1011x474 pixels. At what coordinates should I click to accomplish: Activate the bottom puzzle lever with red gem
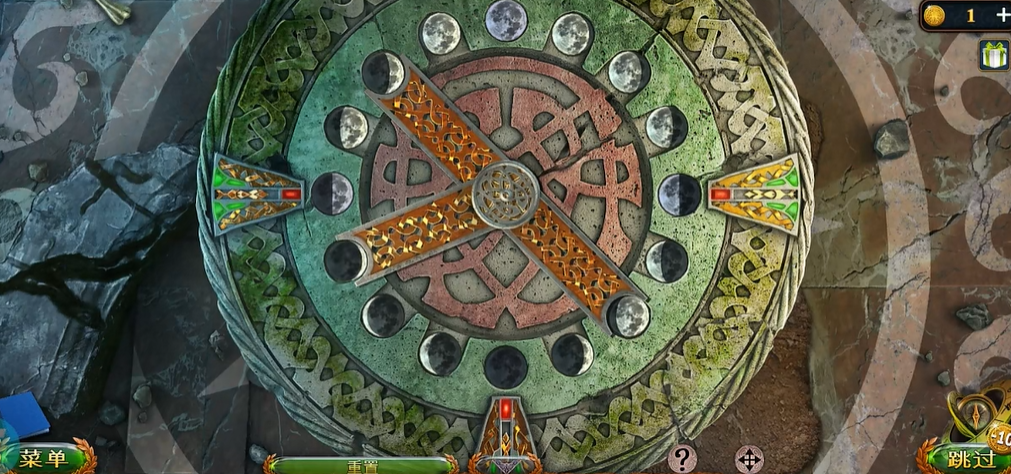506,432
